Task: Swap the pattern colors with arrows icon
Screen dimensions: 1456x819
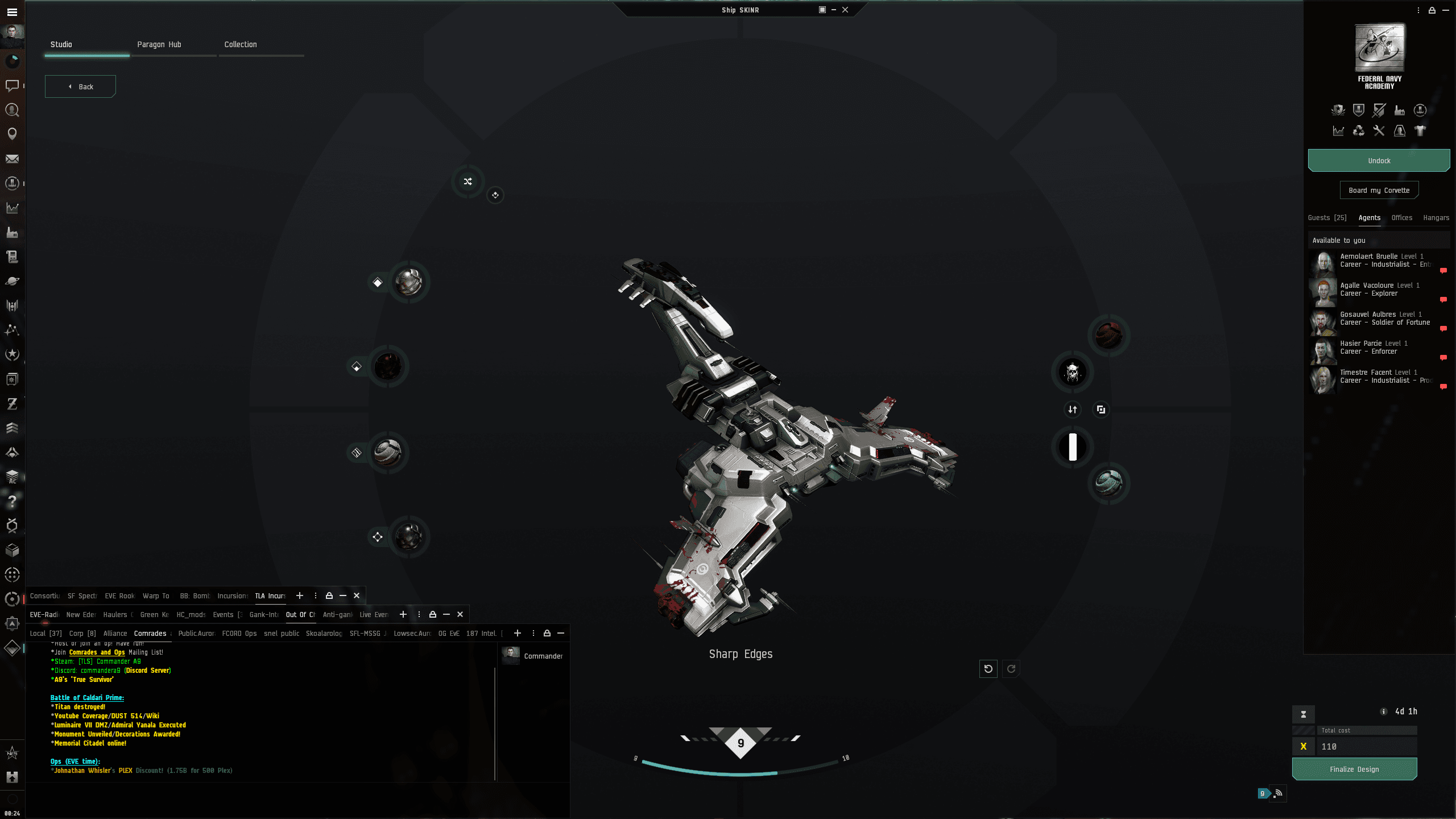Action: pyautogui.click(x=1073, y=409)
